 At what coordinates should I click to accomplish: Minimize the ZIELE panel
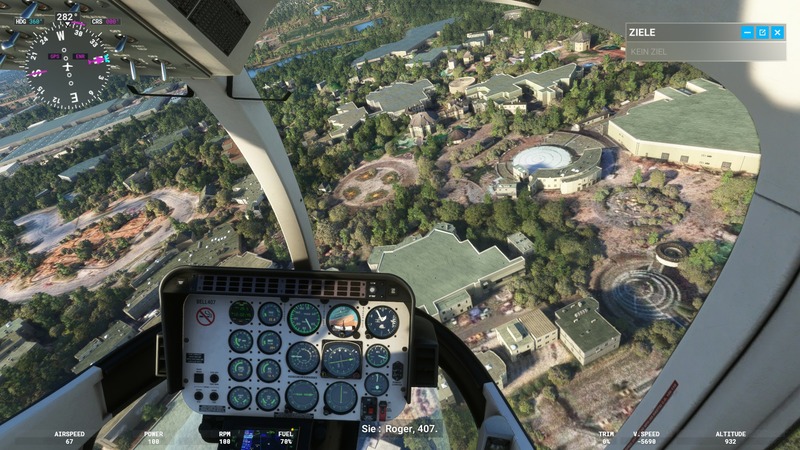747,33
